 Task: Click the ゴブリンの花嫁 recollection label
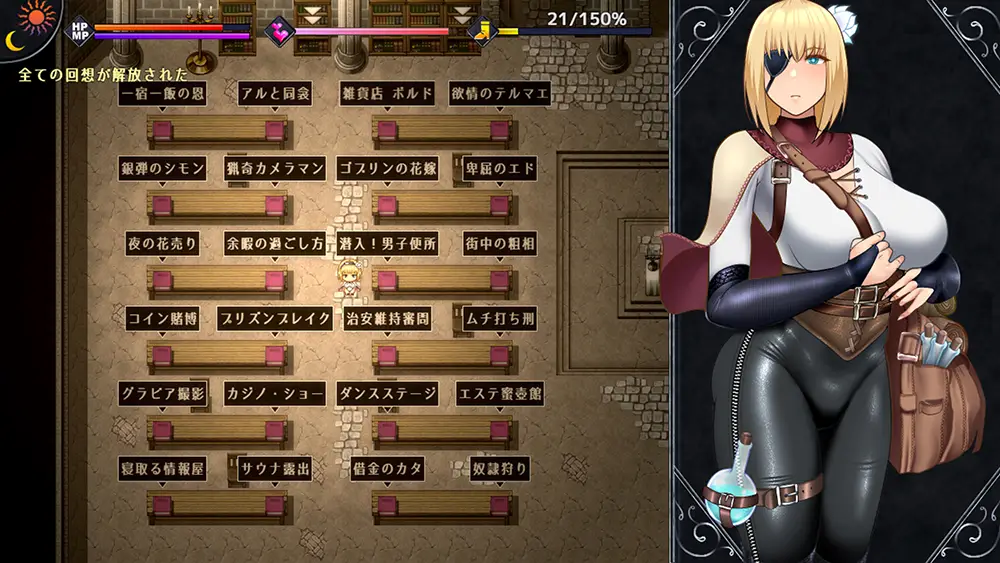click(387, 168)
